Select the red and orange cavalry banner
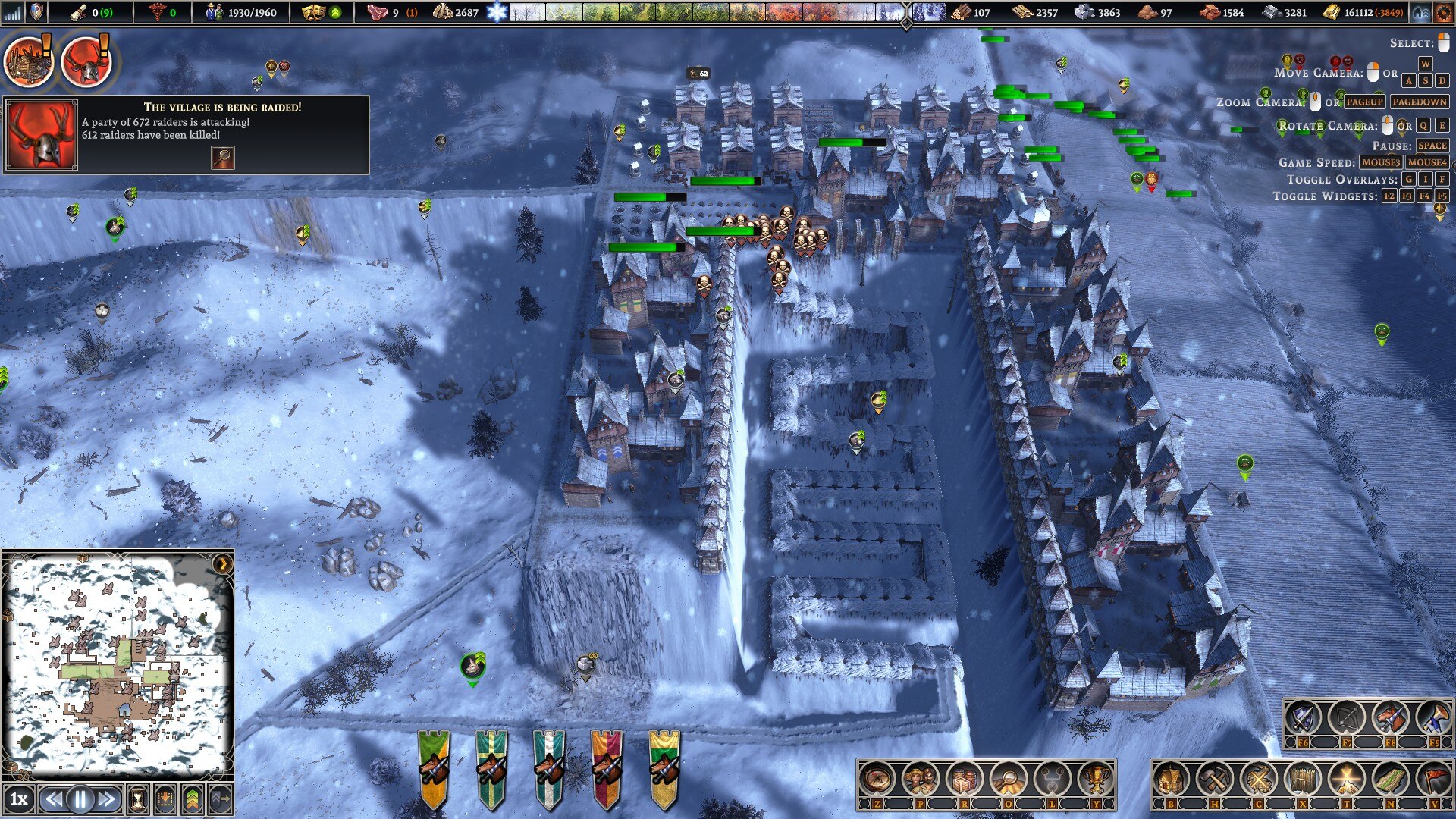This screenshot has height=819, width=1456. [607, 767]
